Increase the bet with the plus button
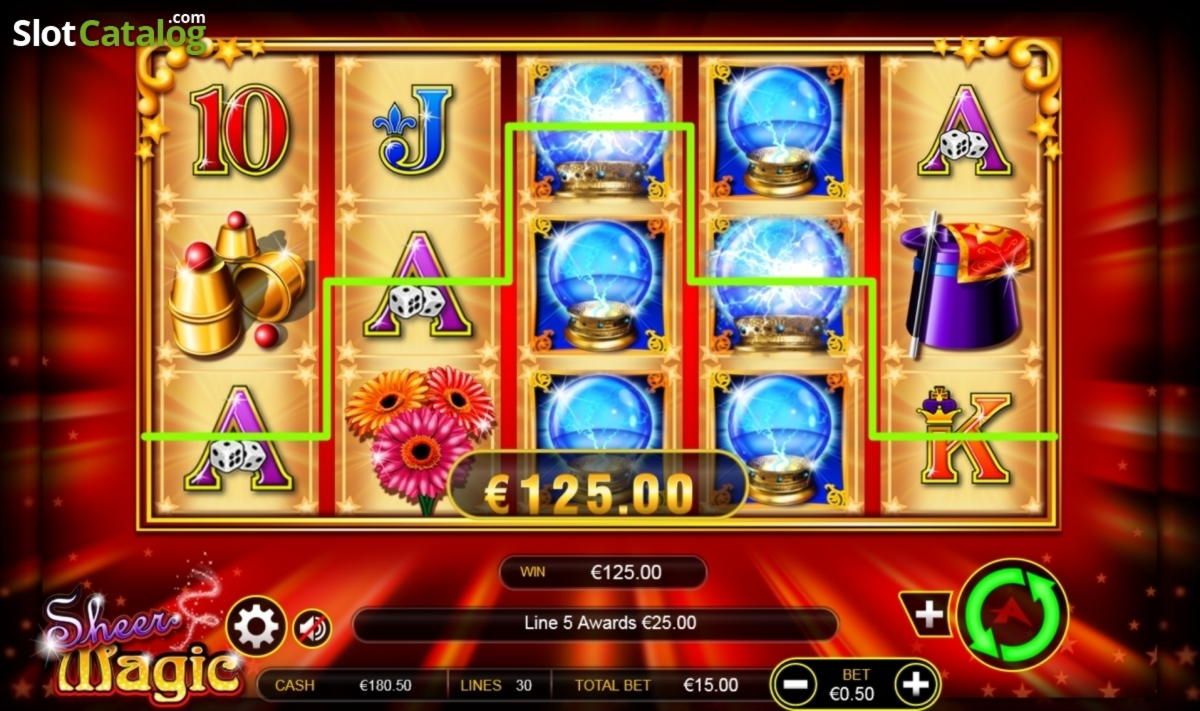The width and height of the screenshot is (1200, 711). [916, 685]
